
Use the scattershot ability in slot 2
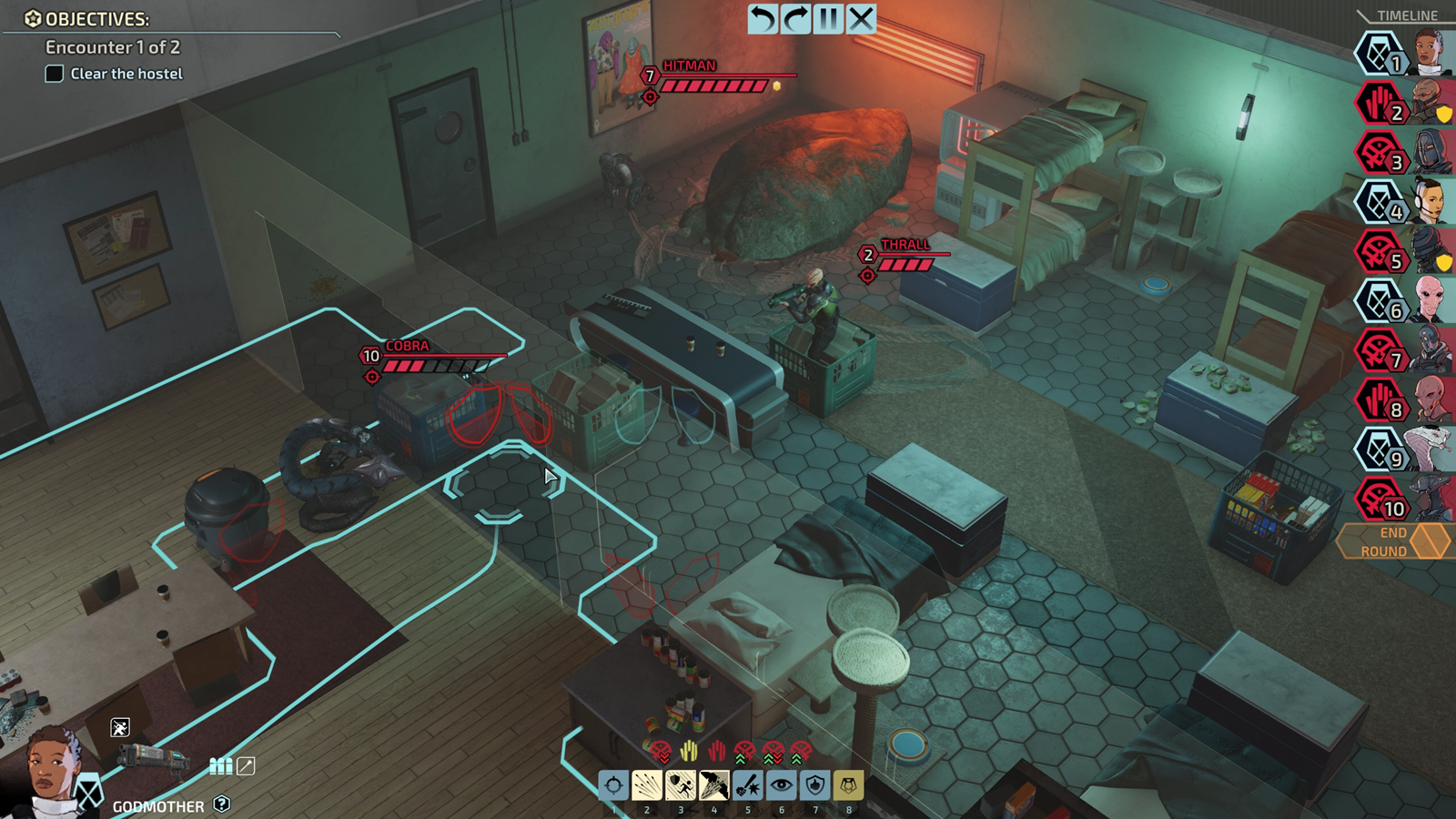click(647, 785)
